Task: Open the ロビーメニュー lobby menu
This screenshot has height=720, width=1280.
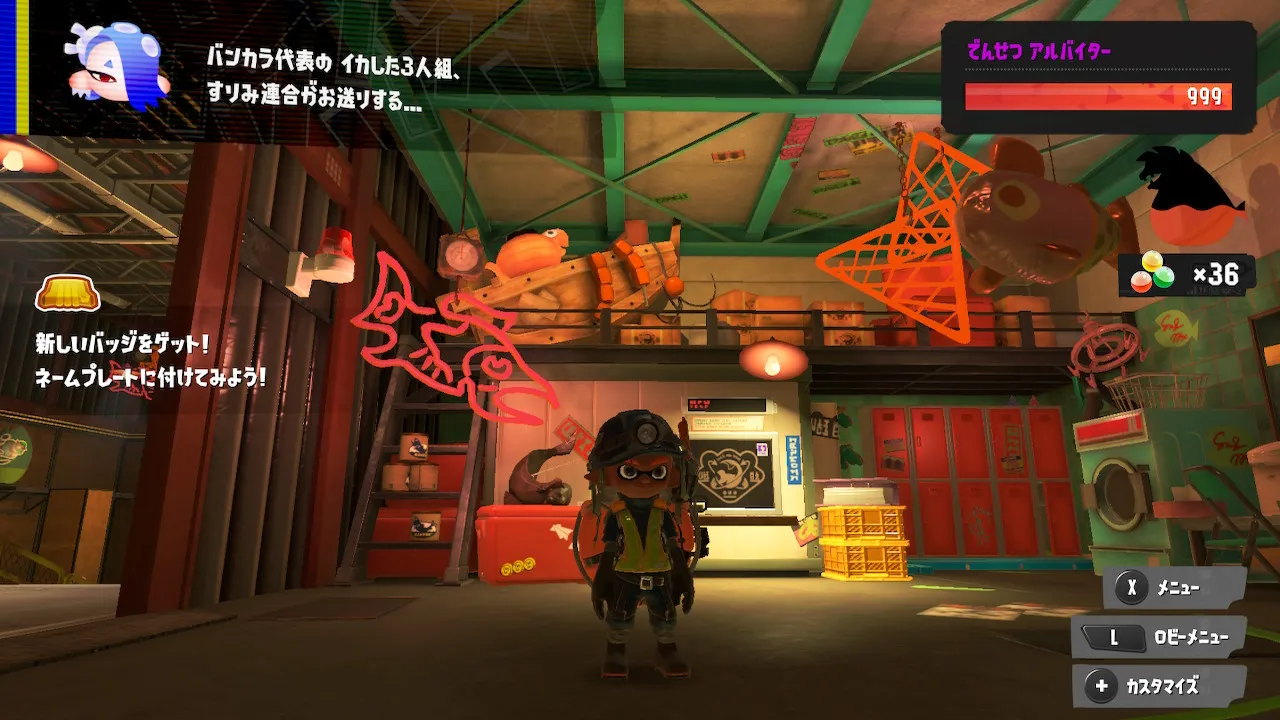Action: coord(1158,637)
